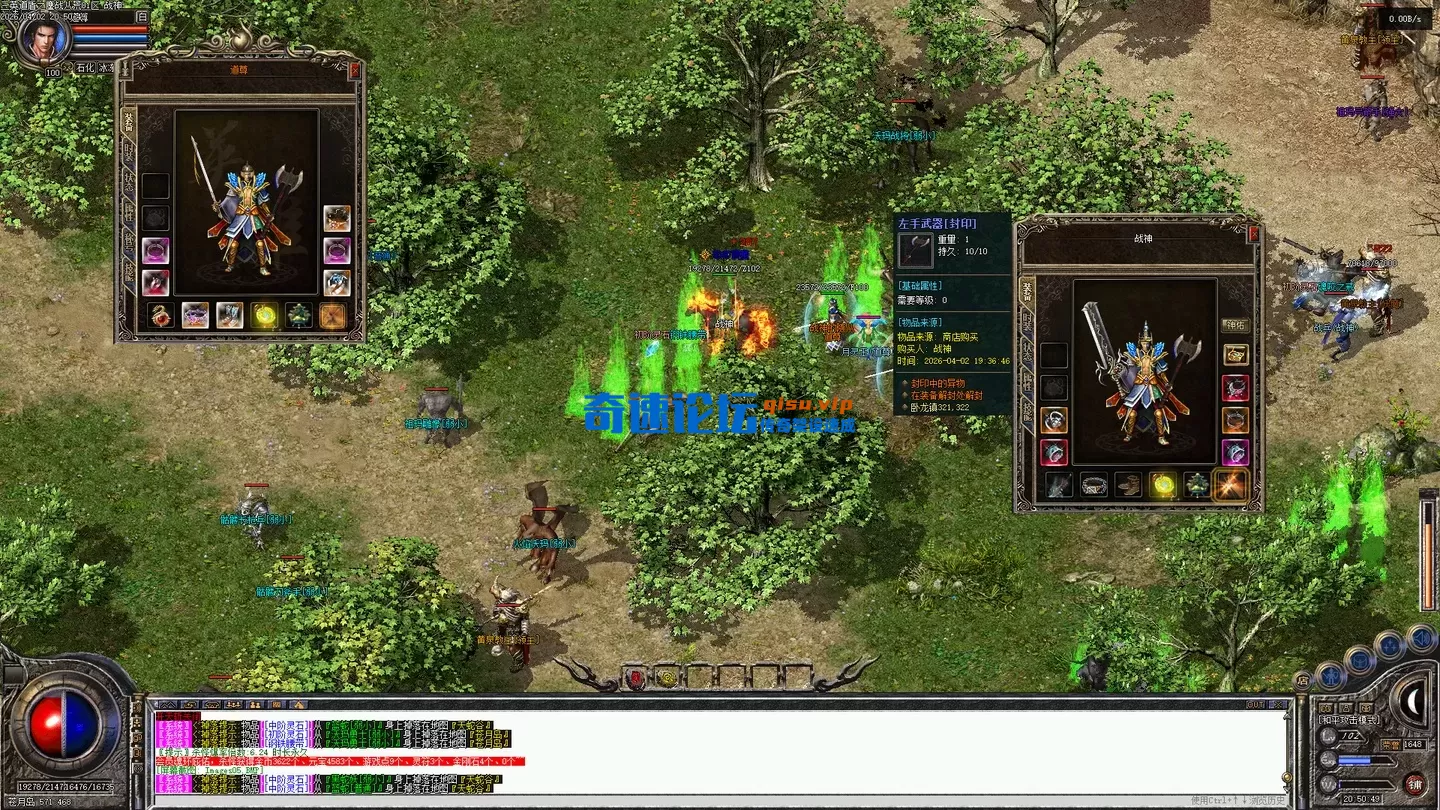This screenshot has height=810, width=1440.
Task: Toggle the 和平攻击模式 attack mode label
Action: [x=1349, y=720]
